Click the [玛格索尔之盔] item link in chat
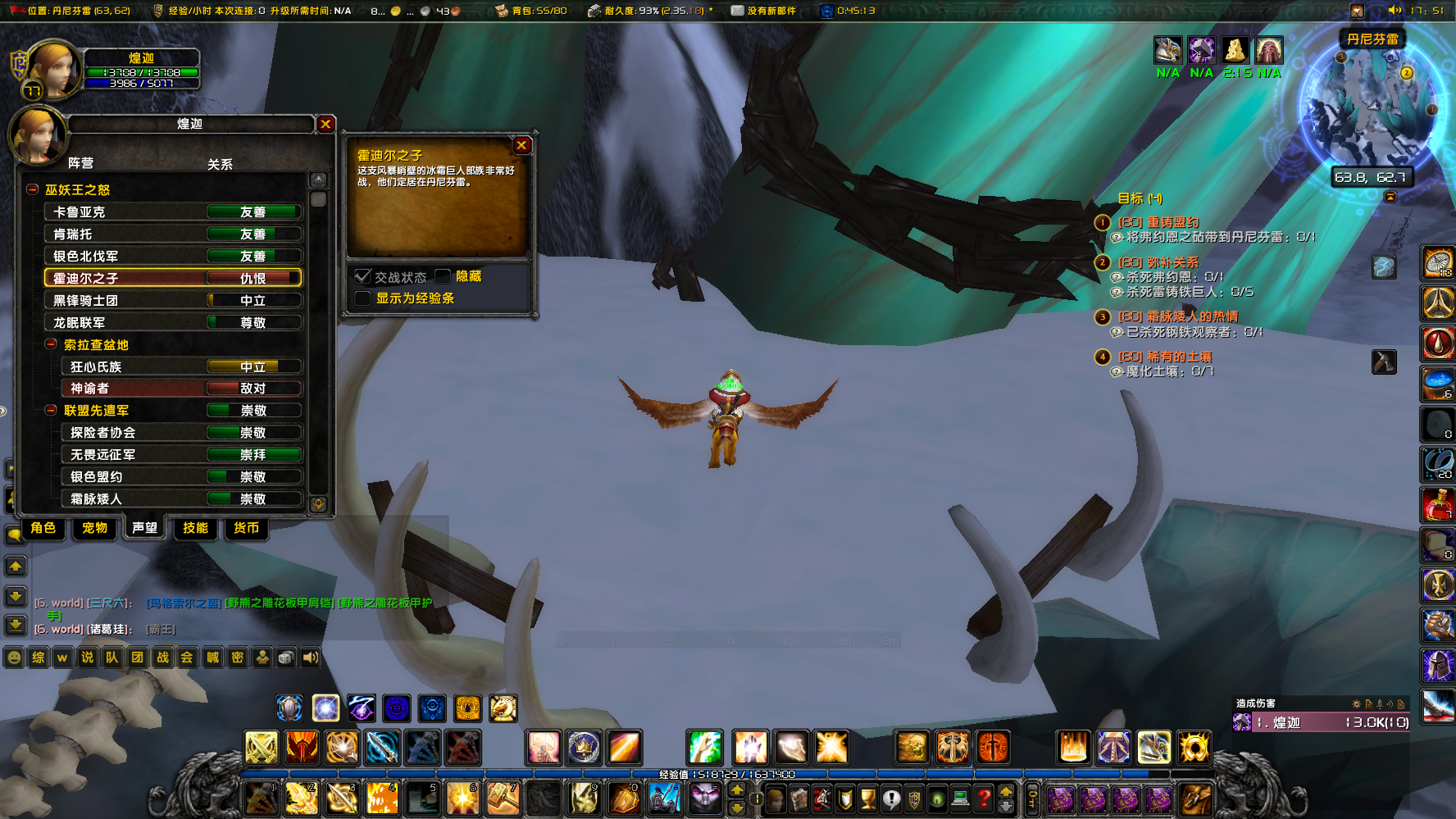Image resolution: width=1456 pixels, height=819 pixels. 185,603
